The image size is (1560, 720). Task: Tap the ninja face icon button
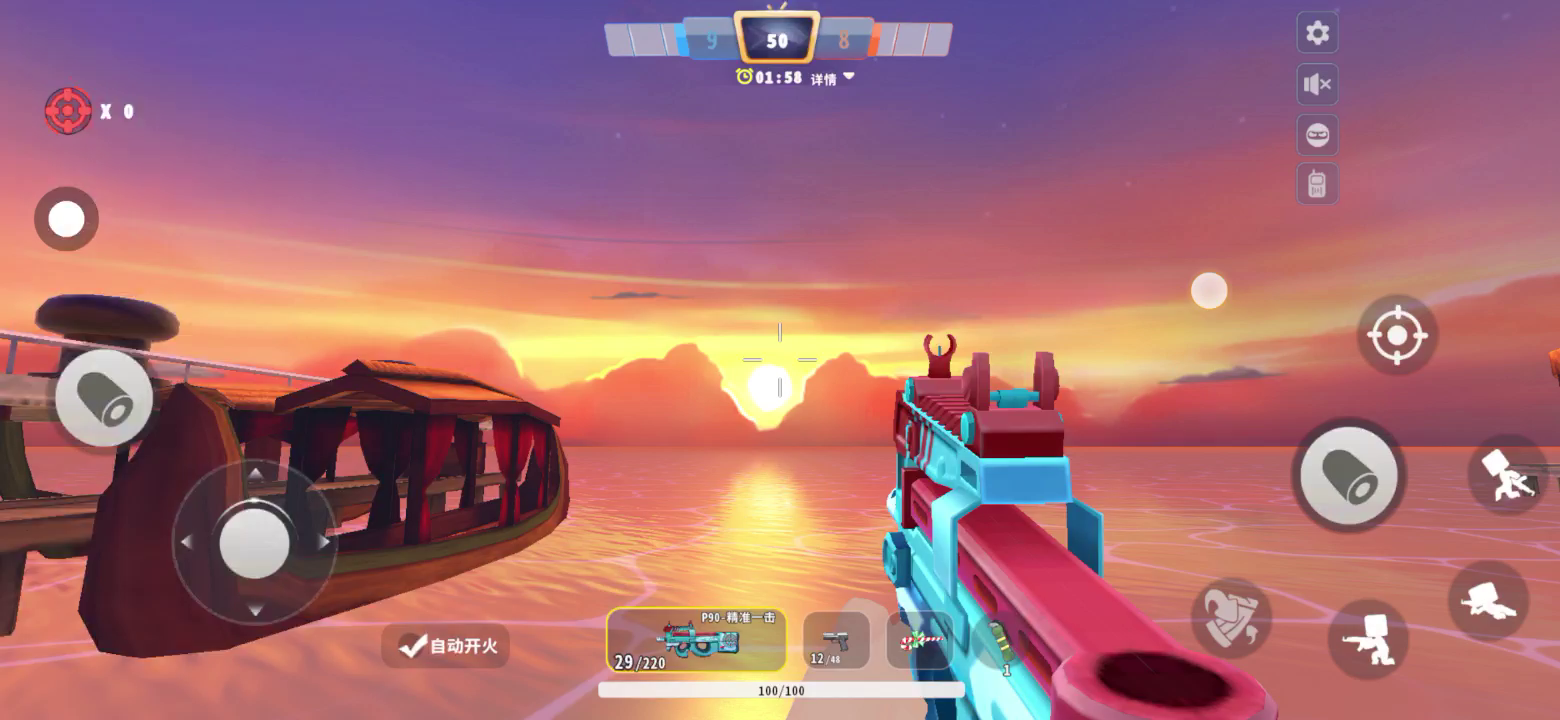[x=1318, y=135]
